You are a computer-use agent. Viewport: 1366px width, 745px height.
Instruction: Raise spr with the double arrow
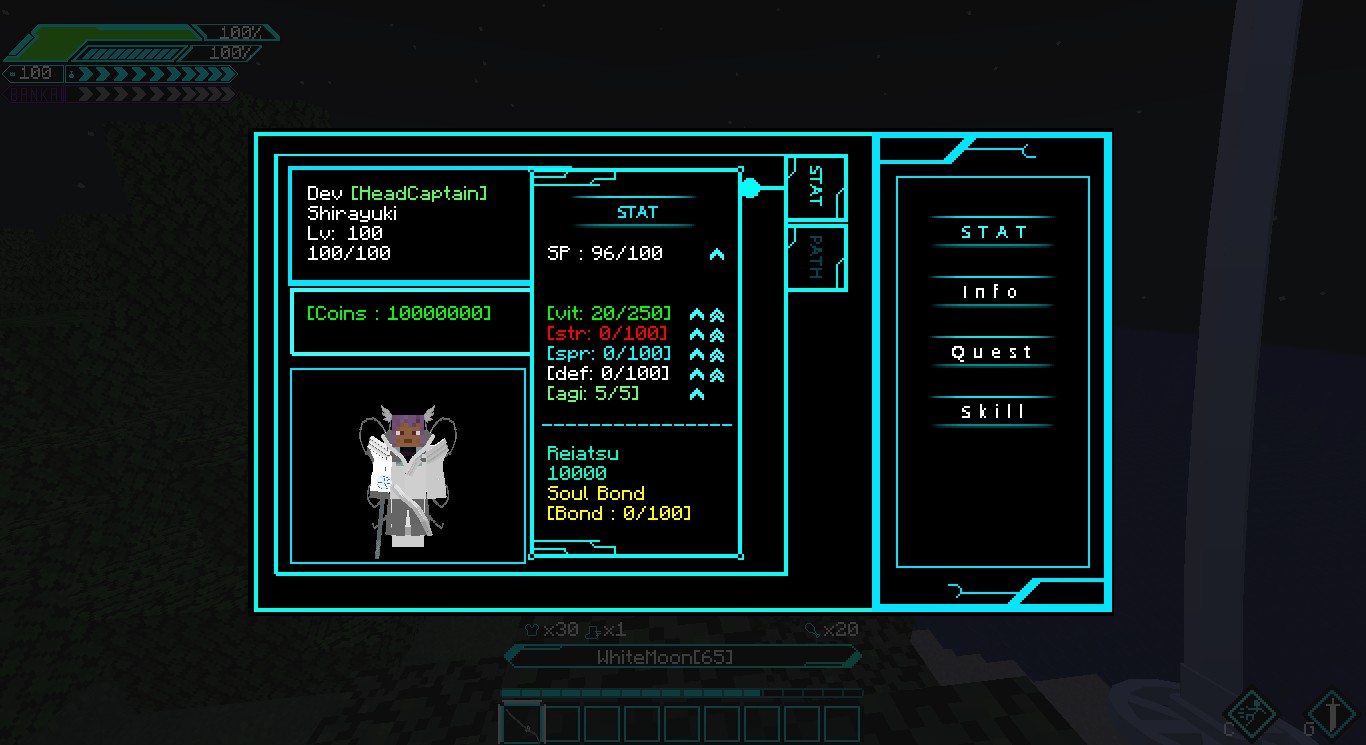click(x=717, y=354)
